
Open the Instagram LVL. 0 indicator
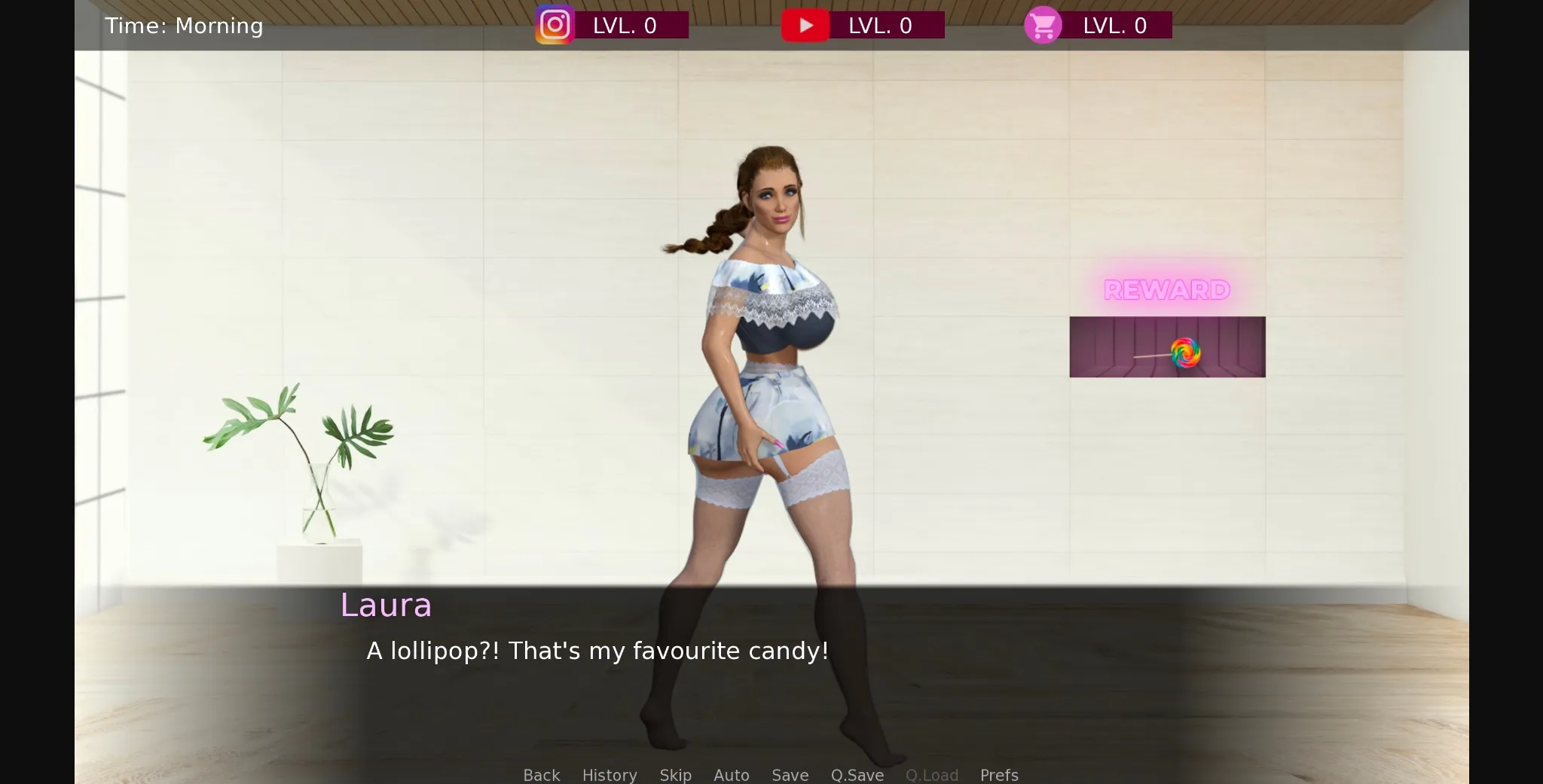pos(631,25)
